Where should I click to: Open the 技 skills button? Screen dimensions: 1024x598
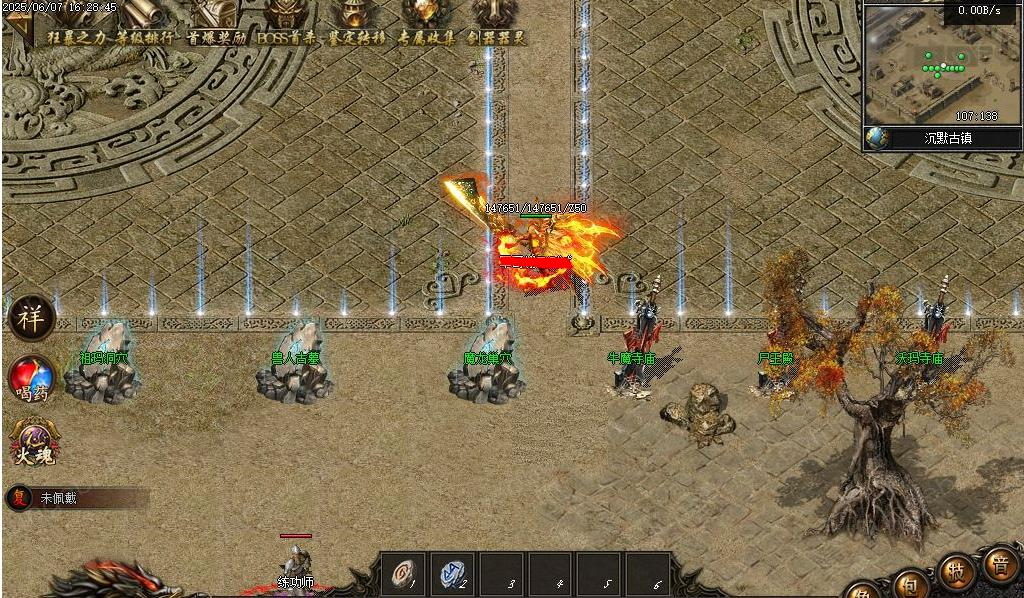tap(957, 571)
